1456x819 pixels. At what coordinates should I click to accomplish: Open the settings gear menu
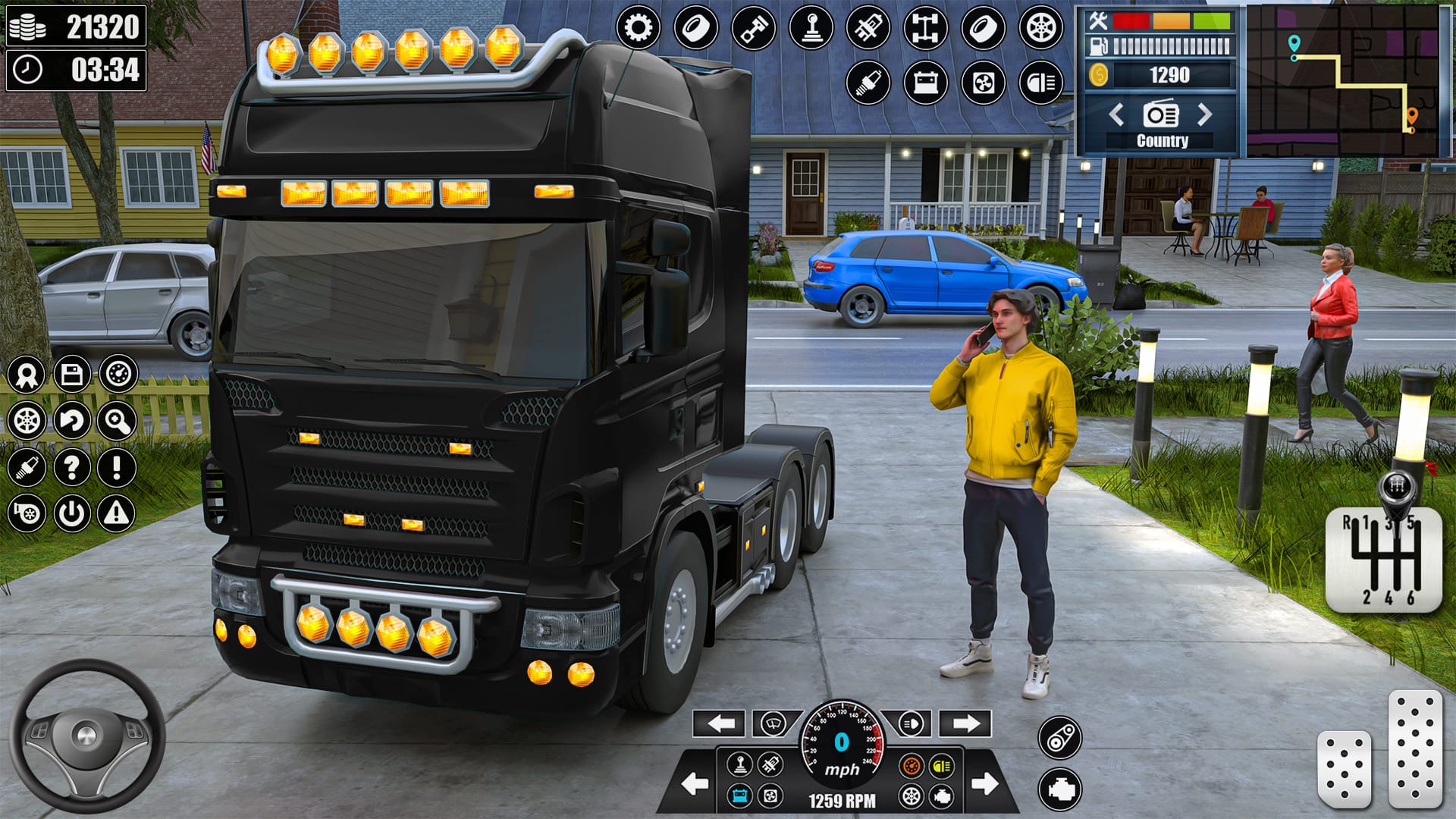coord(639,27)
